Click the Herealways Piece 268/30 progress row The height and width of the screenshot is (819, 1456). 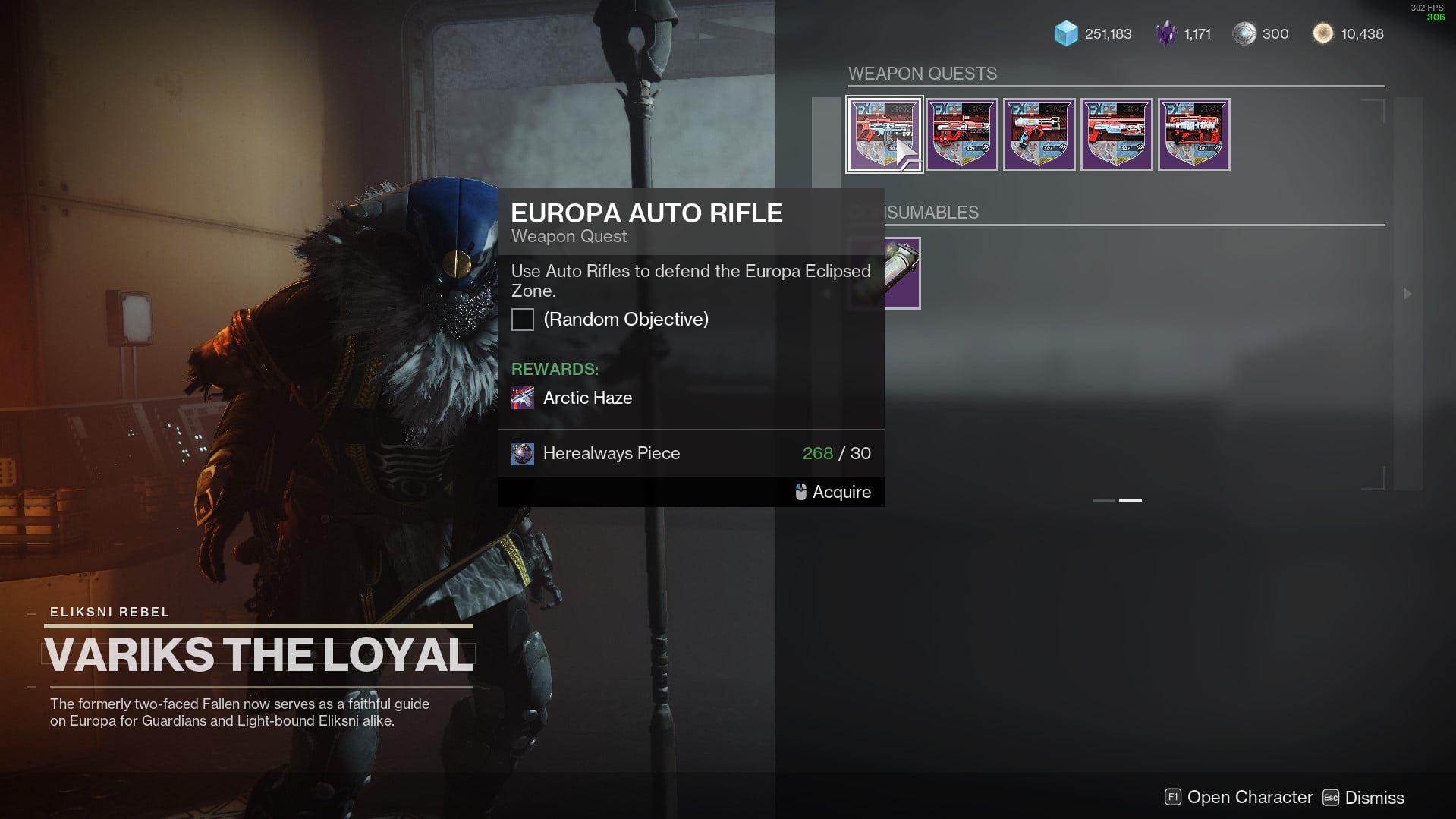coord(690,453)
